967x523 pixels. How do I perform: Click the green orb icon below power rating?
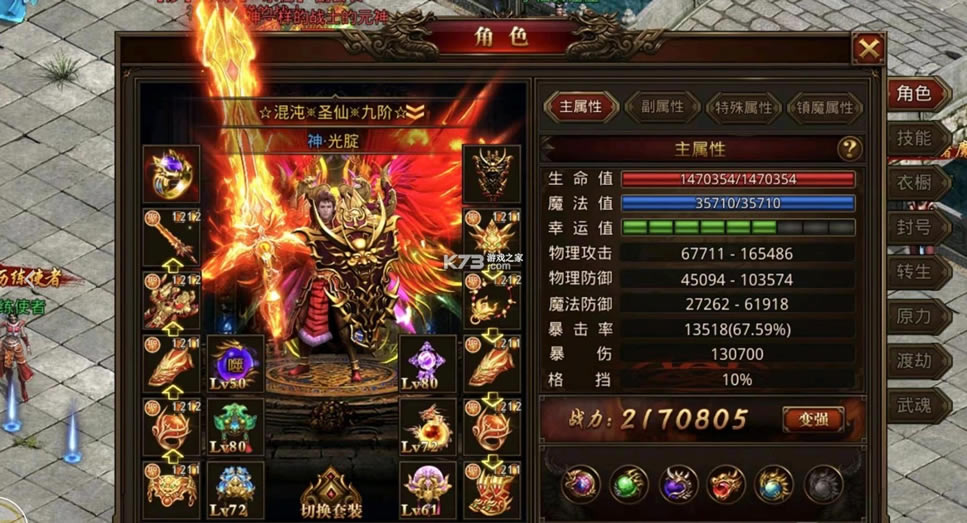[628, 485]
